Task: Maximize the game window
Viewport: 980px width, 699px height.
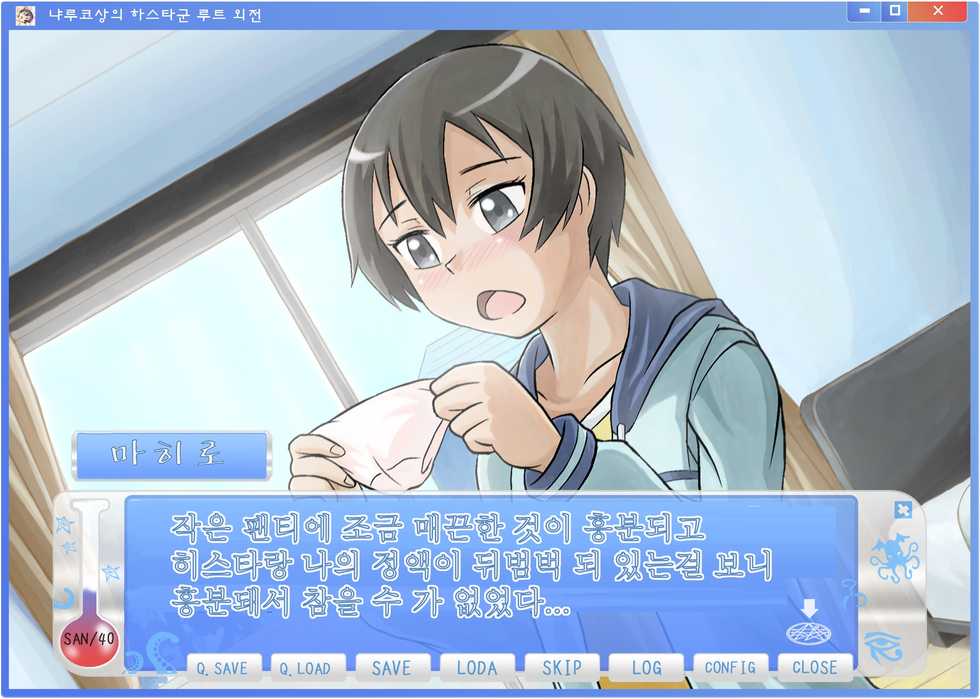Action: click(894, 11)
